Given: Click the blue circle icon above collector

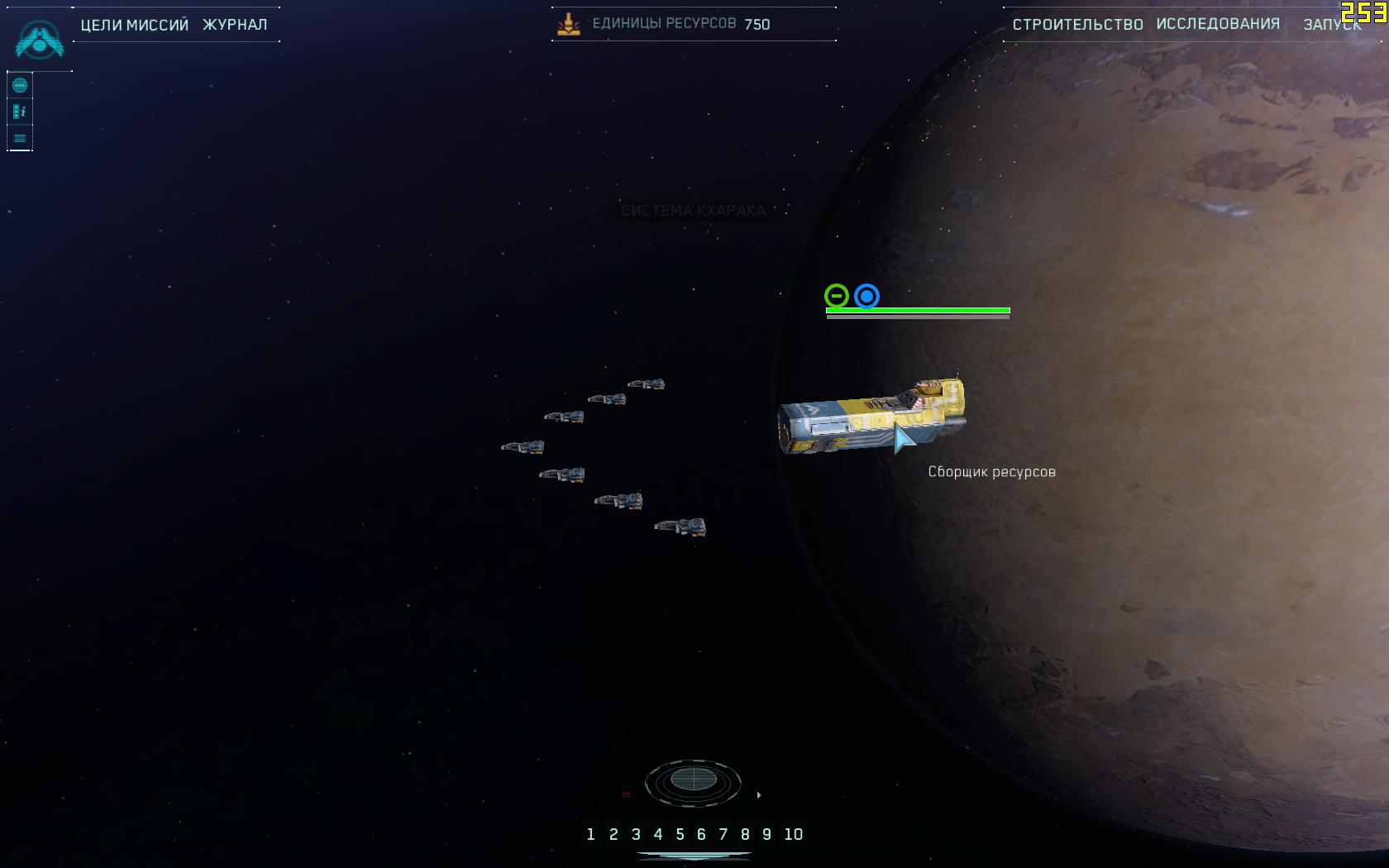Looking at the screenshot, I should (x=866, y=296).
